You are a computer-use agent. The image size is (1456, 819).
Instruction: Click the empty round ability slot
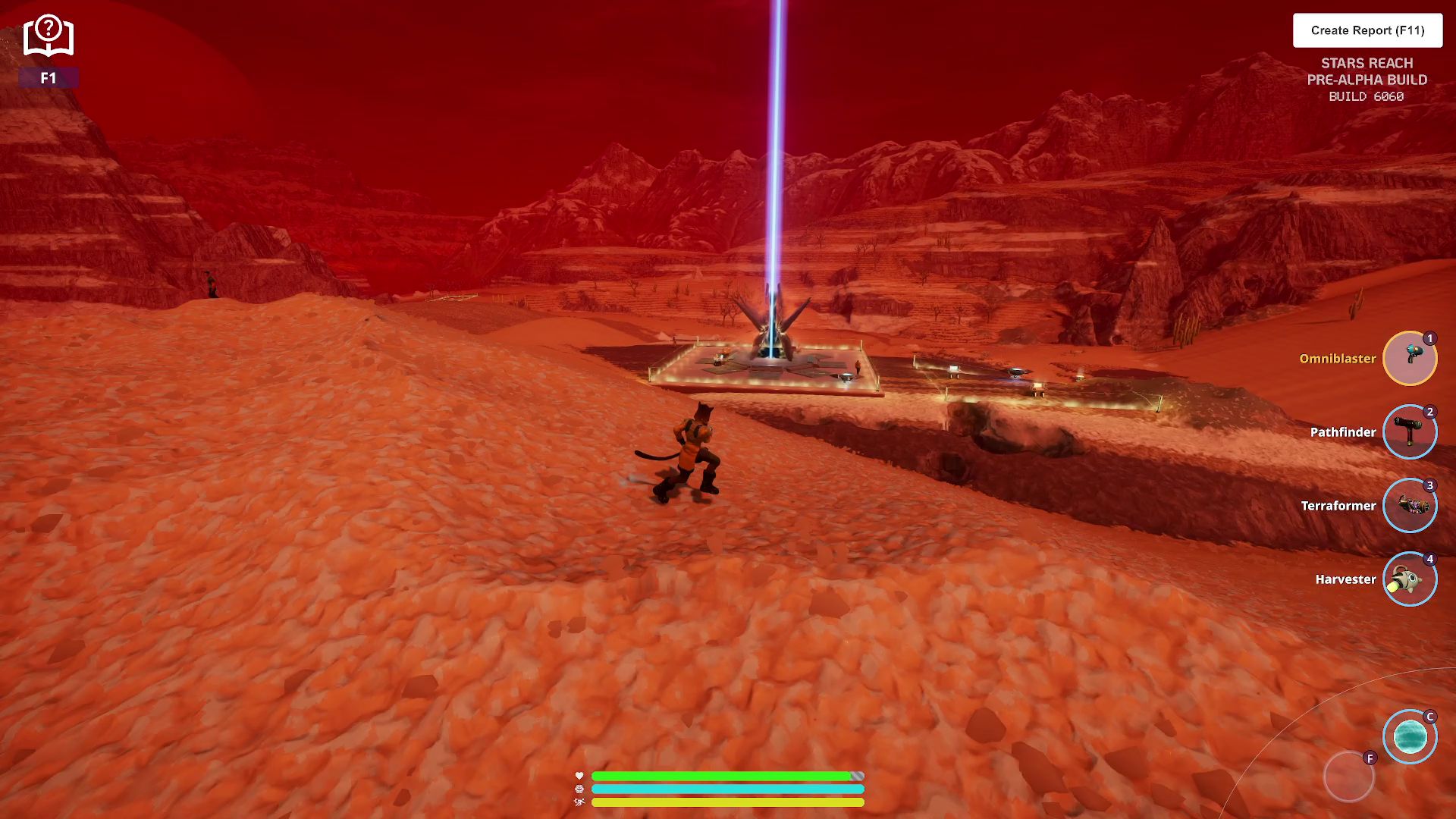point(1348,777)
